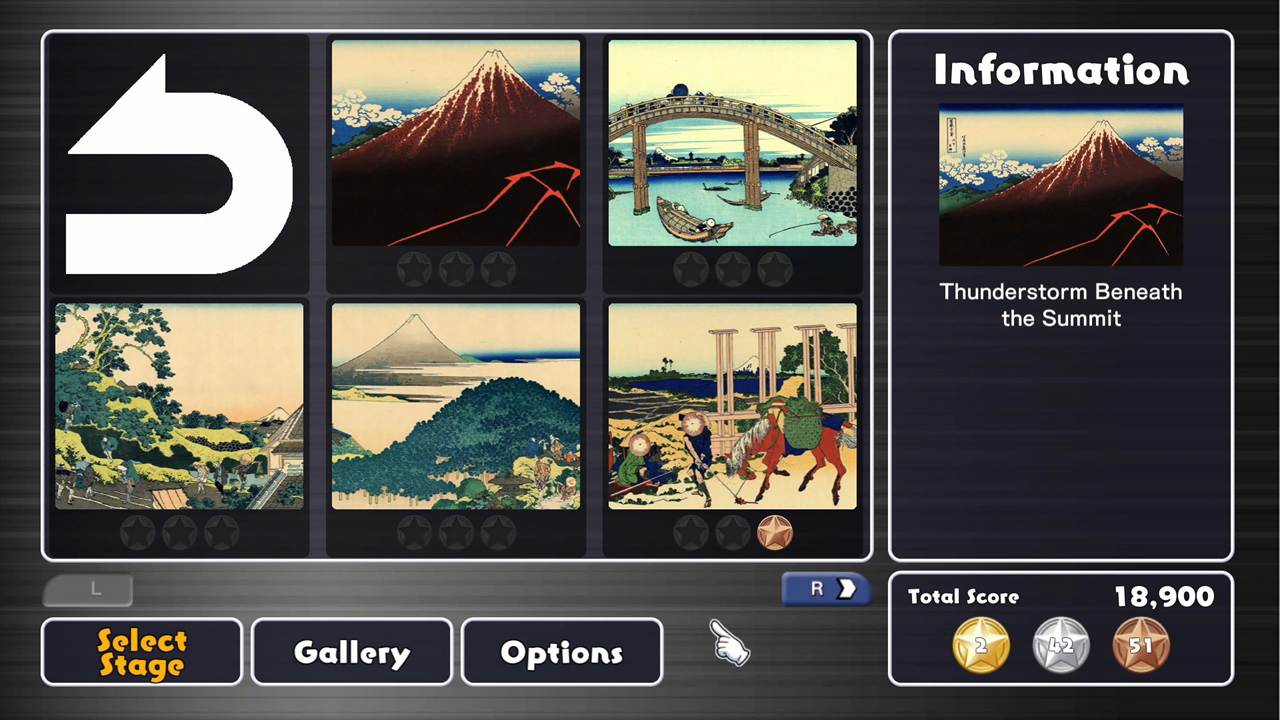Click the first empty star under Thunderstorm Beneath the Summit
Screen dimensions: 1280x720
(414, 268)
